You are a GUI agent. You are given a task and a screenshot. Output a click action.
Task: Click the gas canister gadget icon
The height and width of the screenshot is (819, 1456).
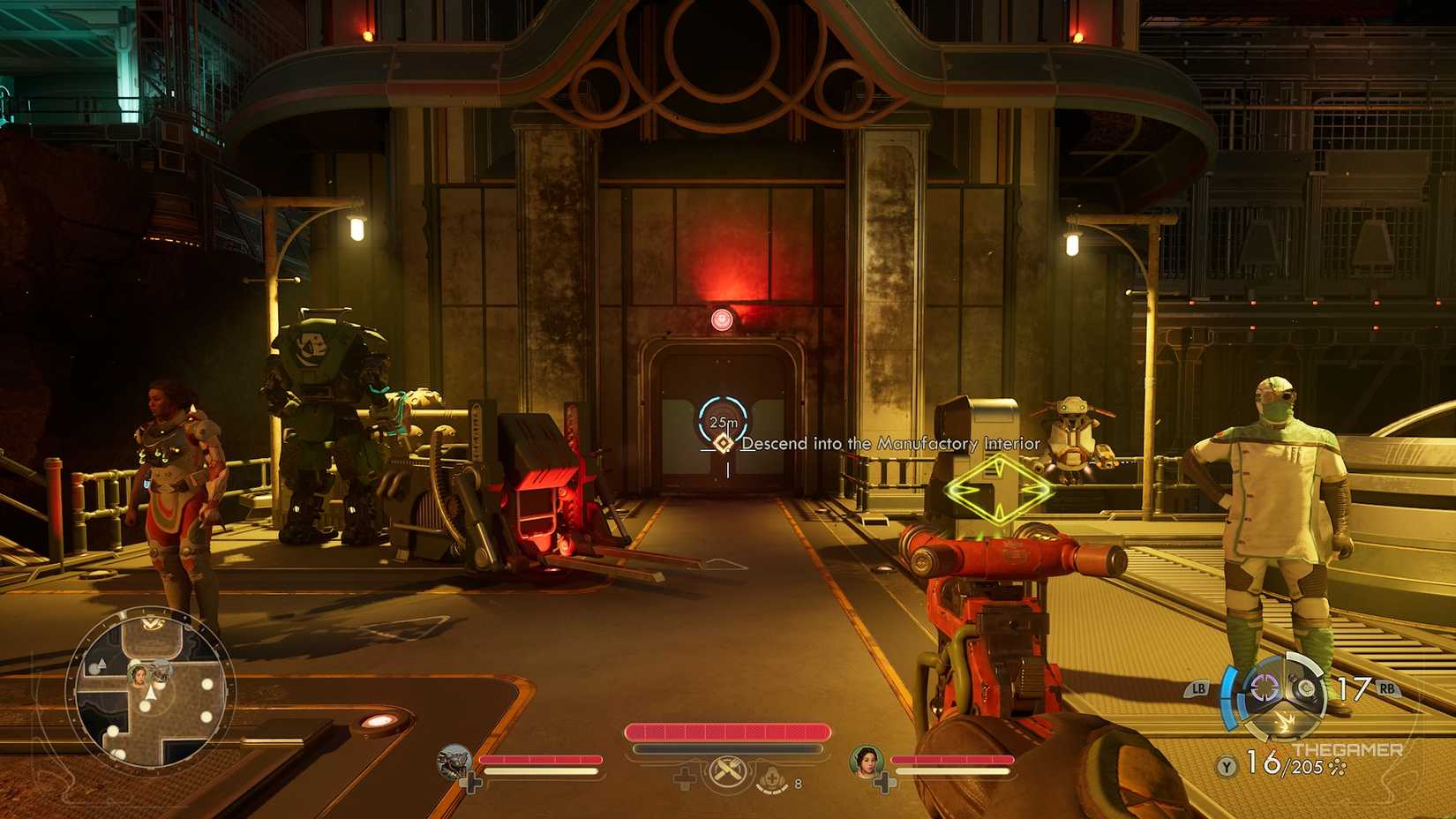[x=1304, y=688]
